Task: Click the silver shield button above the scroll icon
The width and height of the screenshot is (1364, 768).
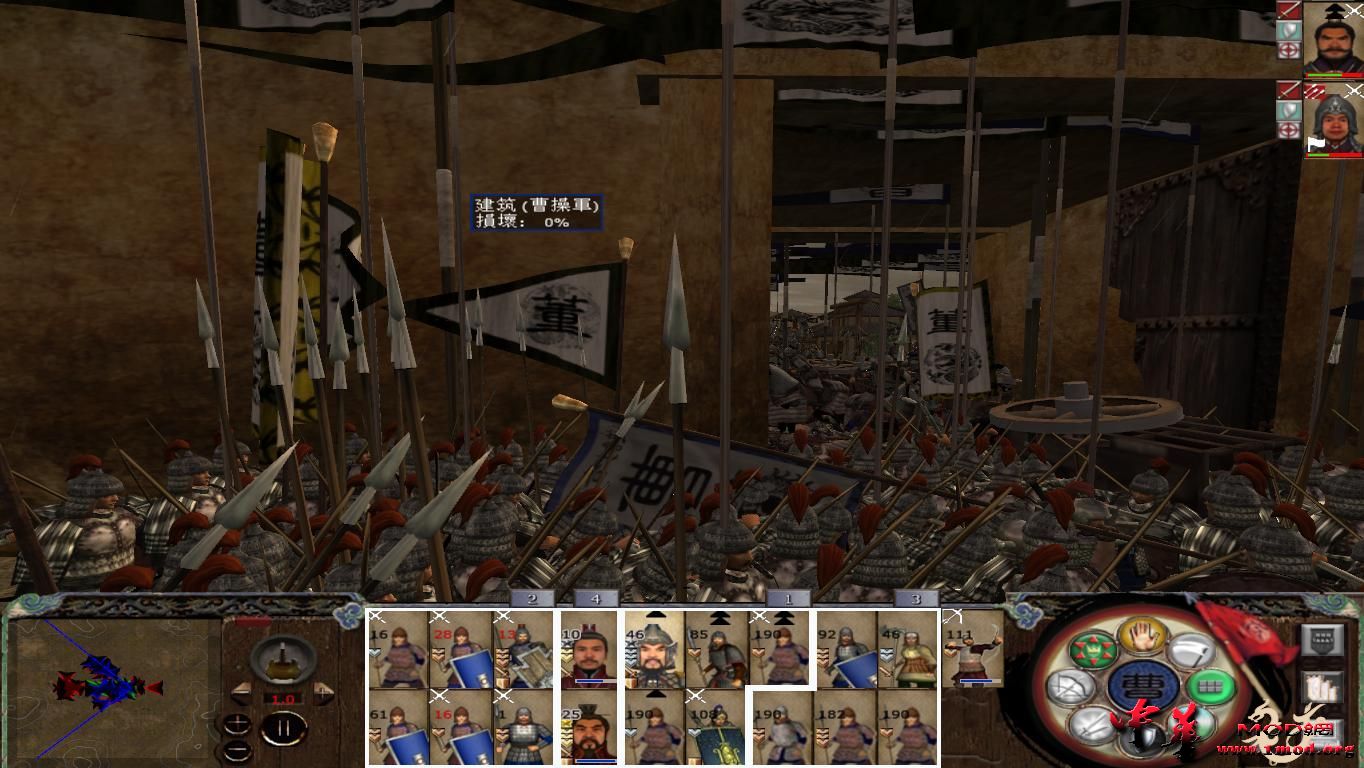Action: click(1323, 639)
